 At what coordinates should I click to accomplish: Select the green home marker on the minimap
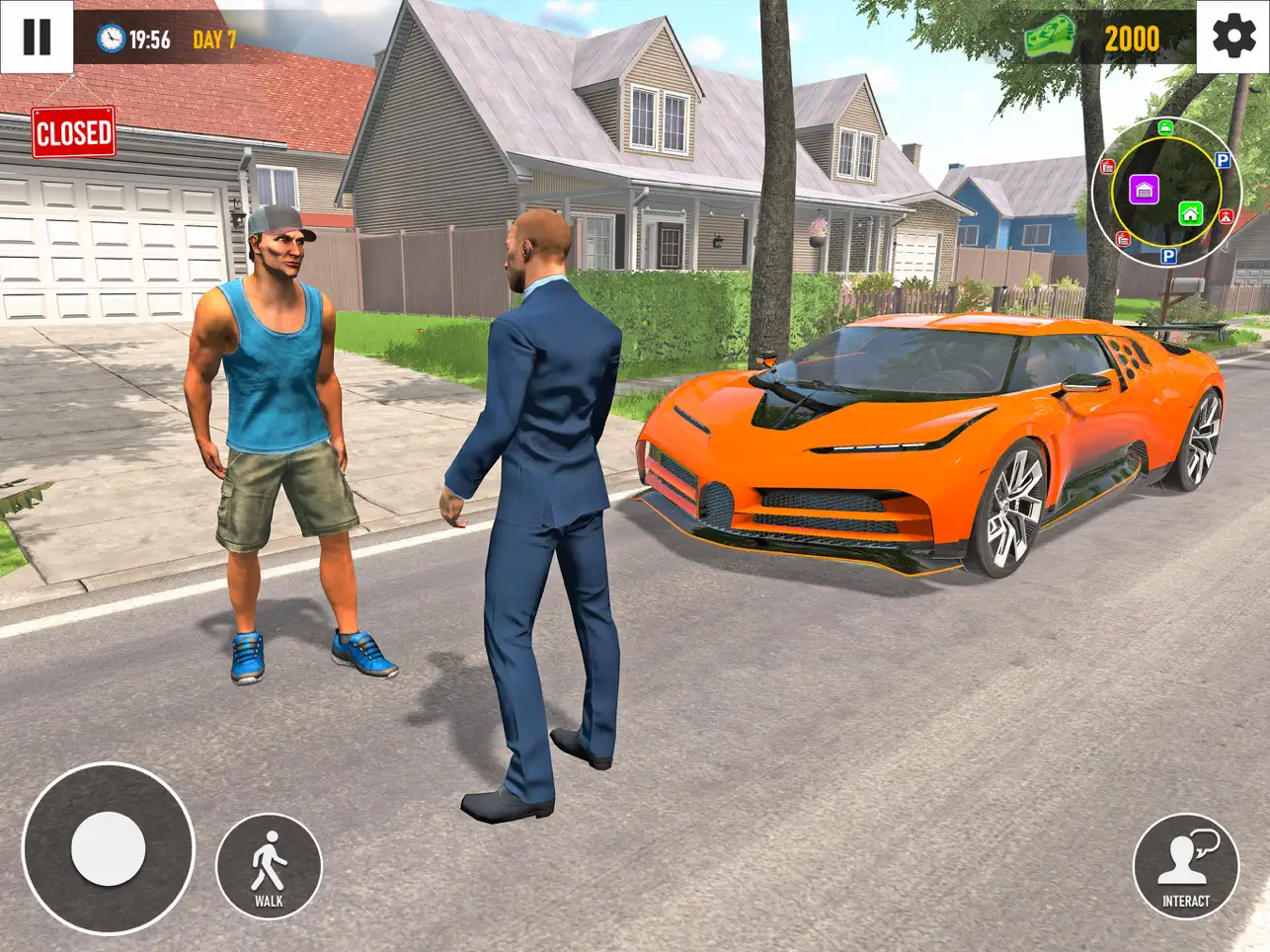click(1190, 214)
